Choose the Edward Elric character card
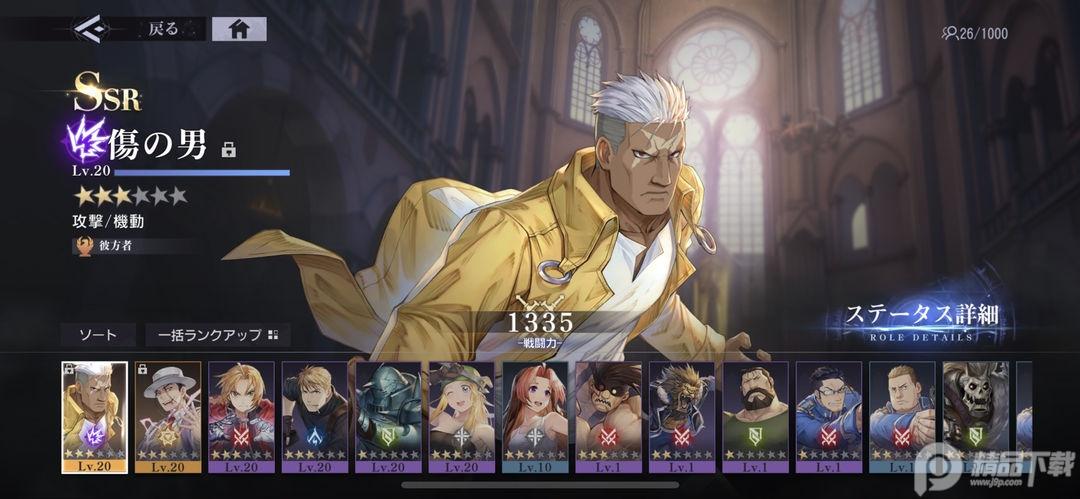This screenshot has height=499, width=1080. pyautogui.click(x=241, y=415)
